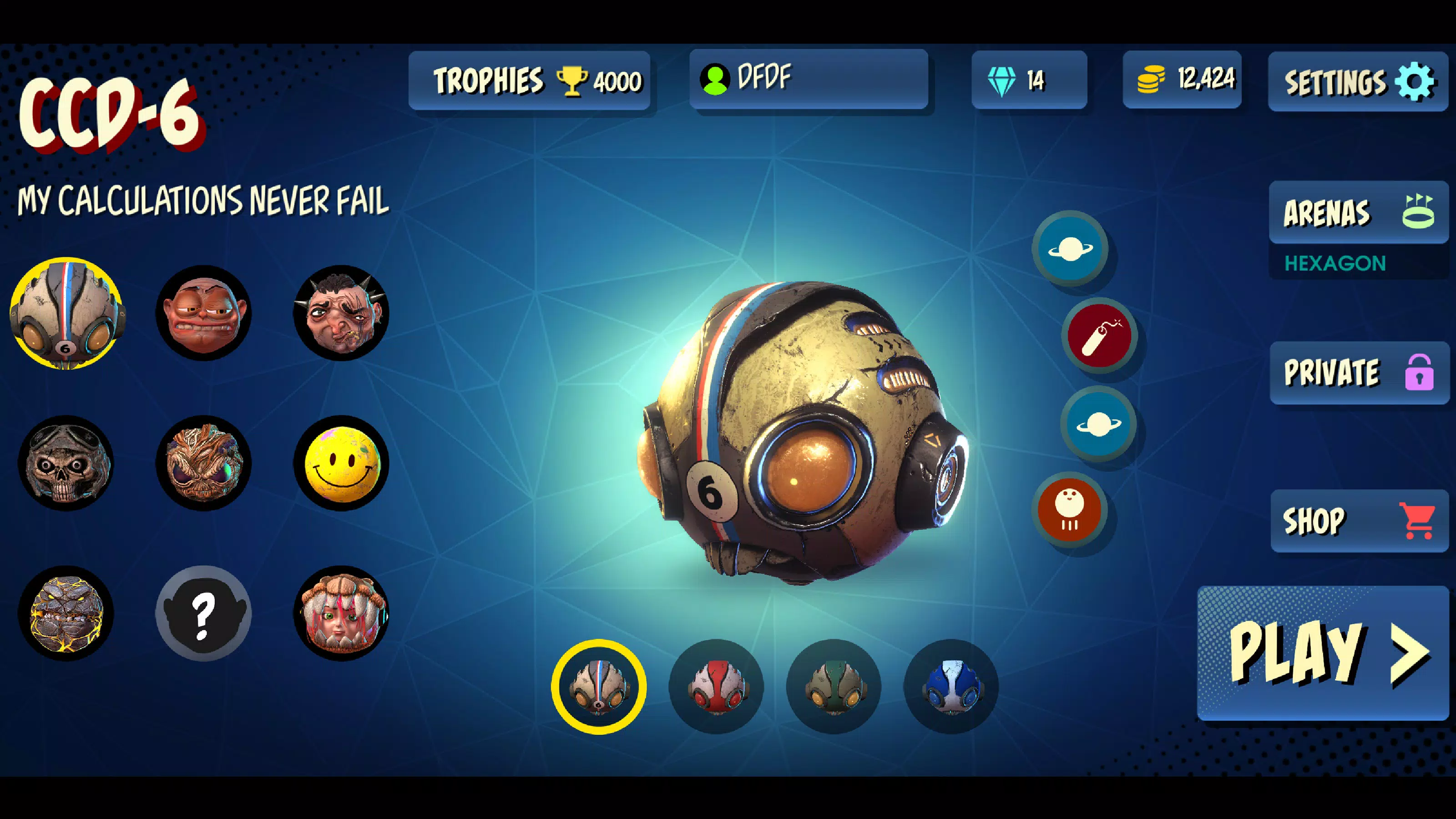Choose the skull with goggles character
1456x819 pixels.
tap(66, 464)
